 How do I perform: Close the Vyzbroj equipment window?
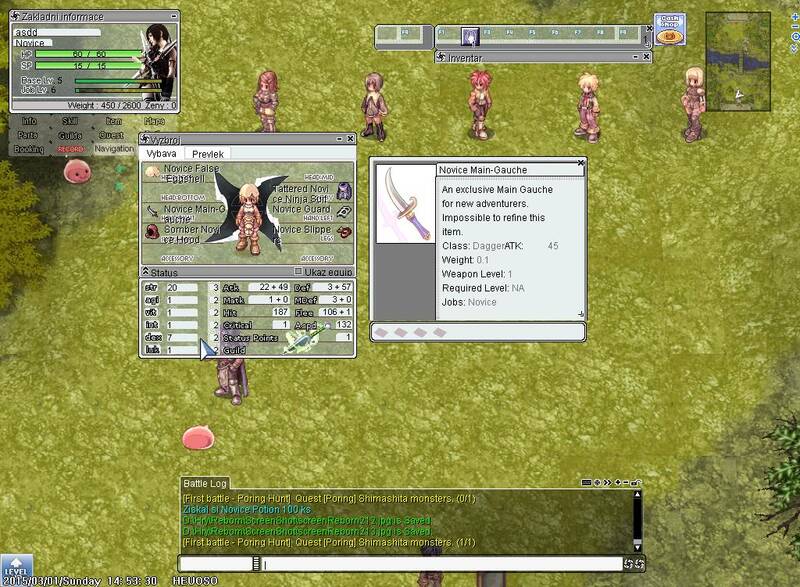click(350, 139)
